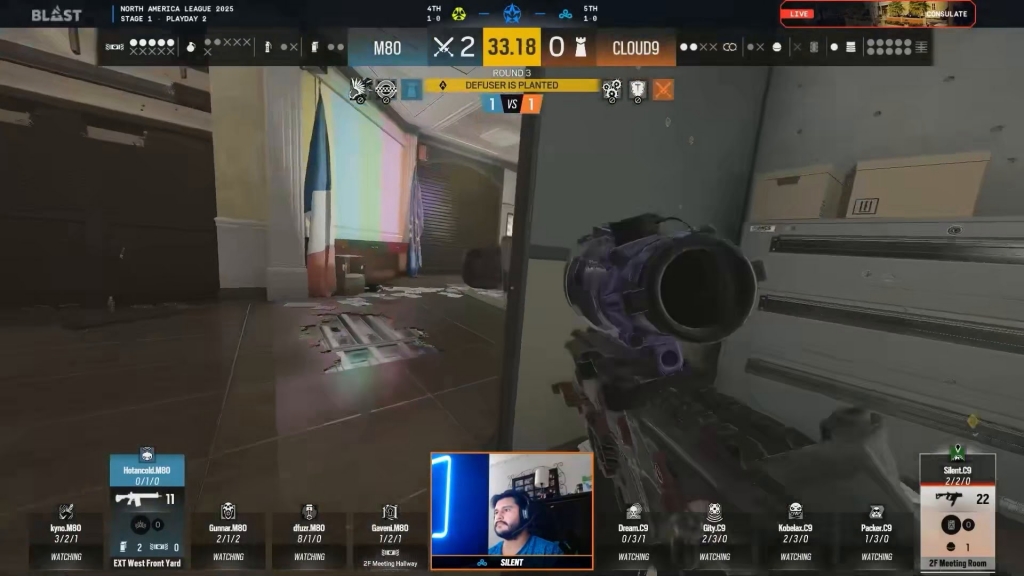Click the Cloud9 team name panel
Screen dimensions: 1024x576
[x=635, y=47]
